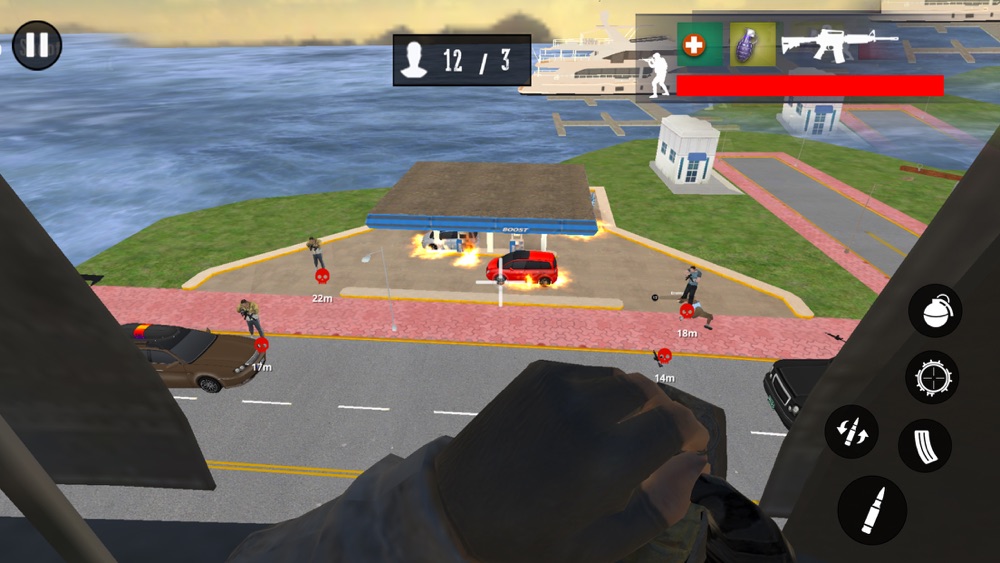Tap the bullet-with-arrows switch button
This screenshot has width=1000, height=563.
(x=851, y=432)
